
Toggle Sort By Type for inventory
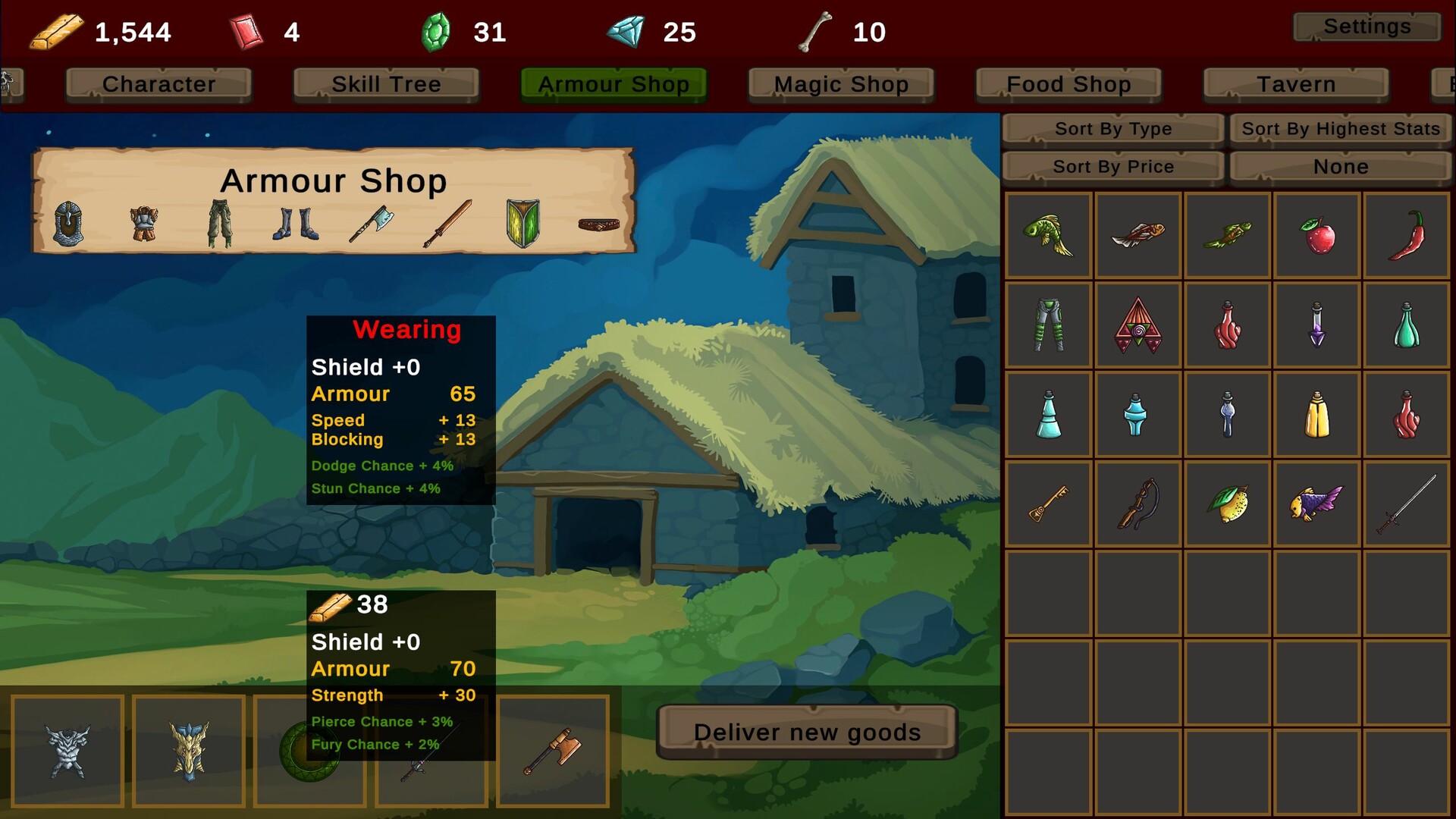[x=1112, y=128]
